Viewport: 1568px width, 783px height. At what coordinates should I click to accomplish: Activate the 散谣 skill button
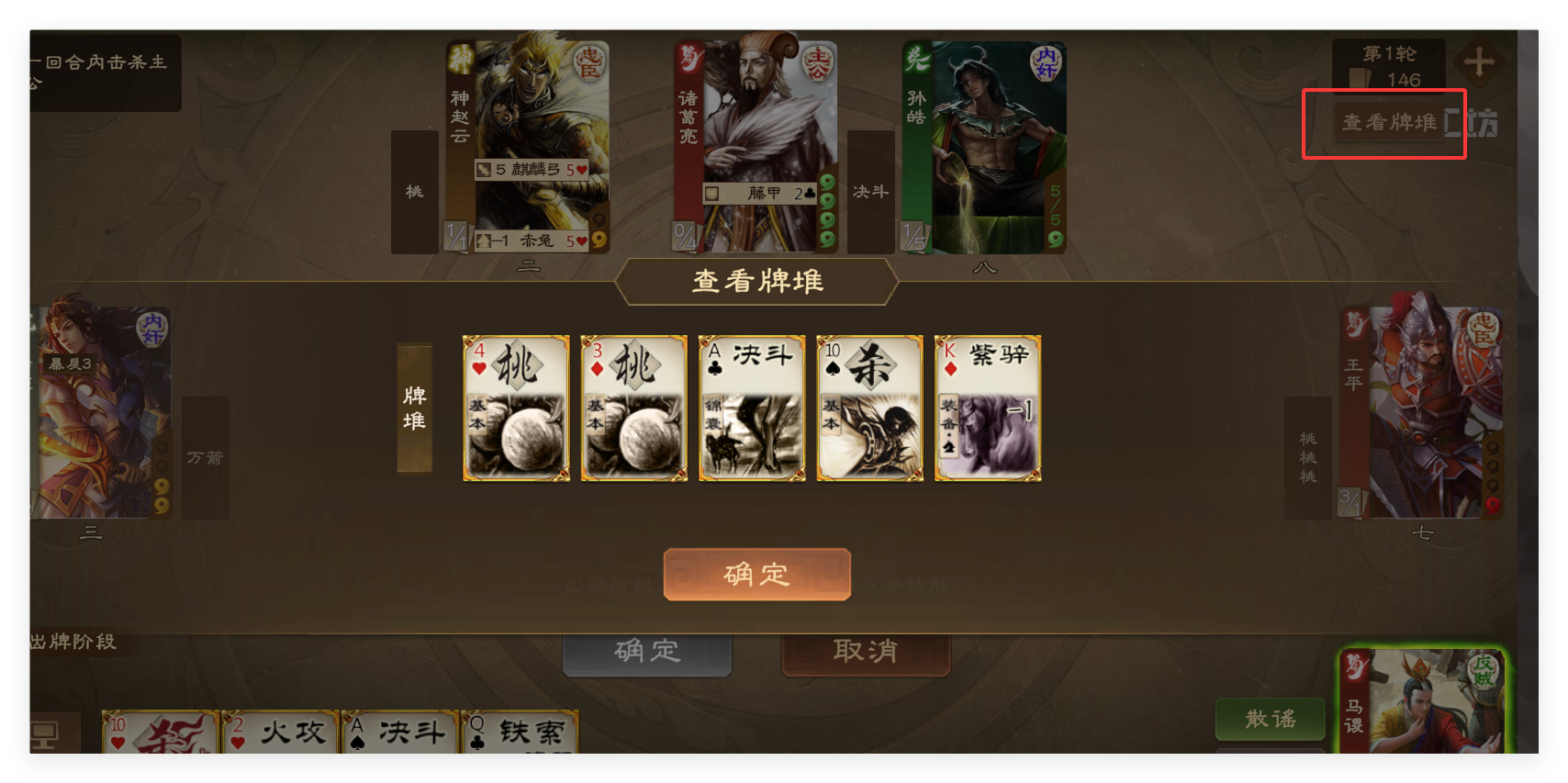(1271, 720)
